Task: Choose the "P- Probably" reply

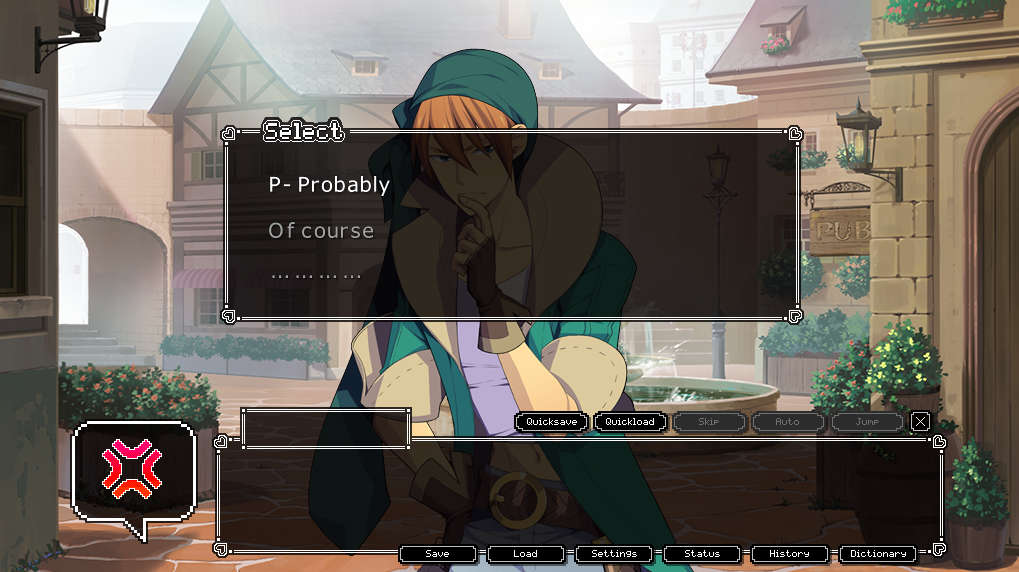Action: [x=329, y=185]
